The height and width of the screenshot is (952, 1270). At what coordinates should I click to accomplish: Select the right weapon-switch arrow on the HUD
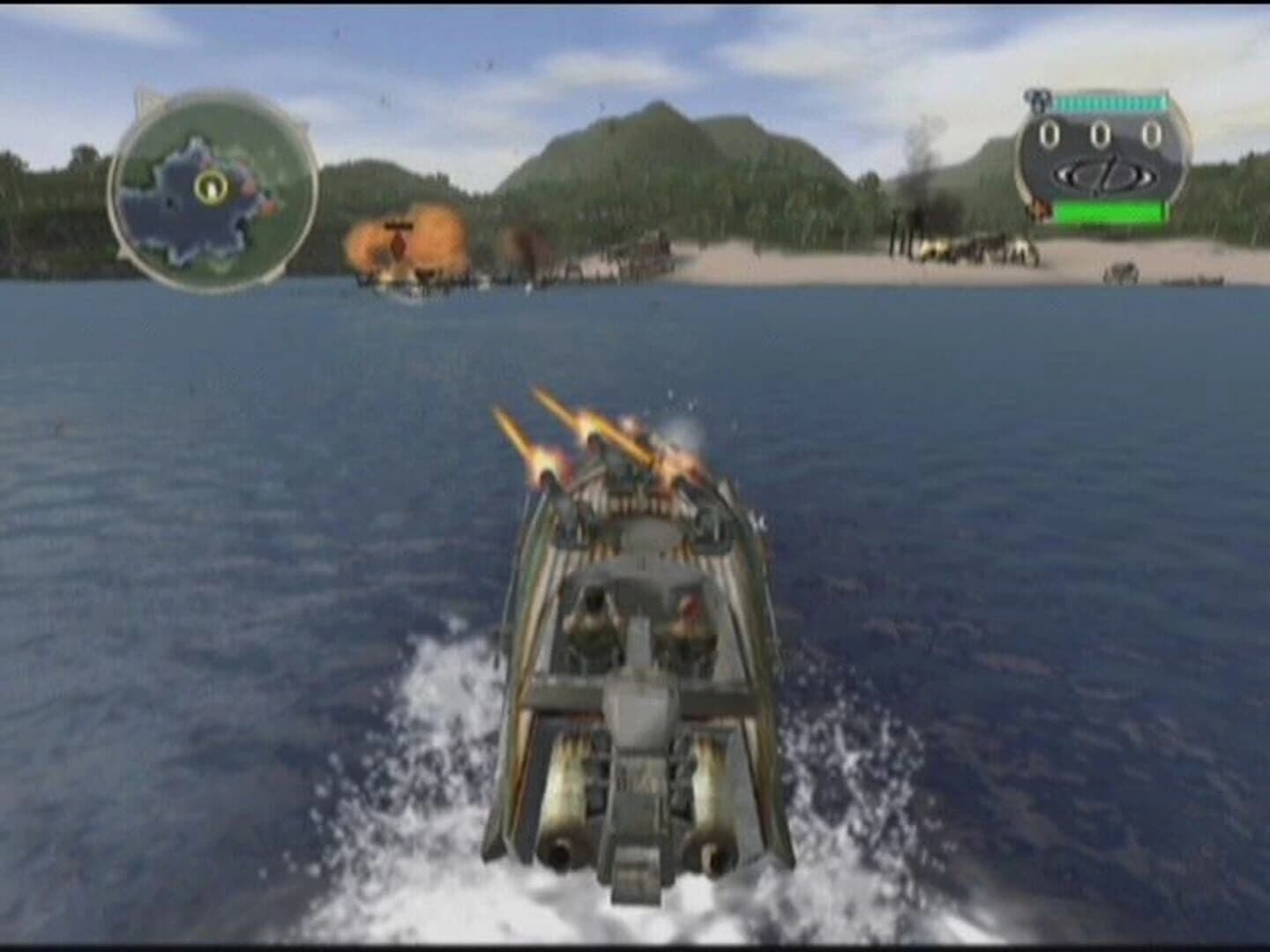coord(1147,175)
